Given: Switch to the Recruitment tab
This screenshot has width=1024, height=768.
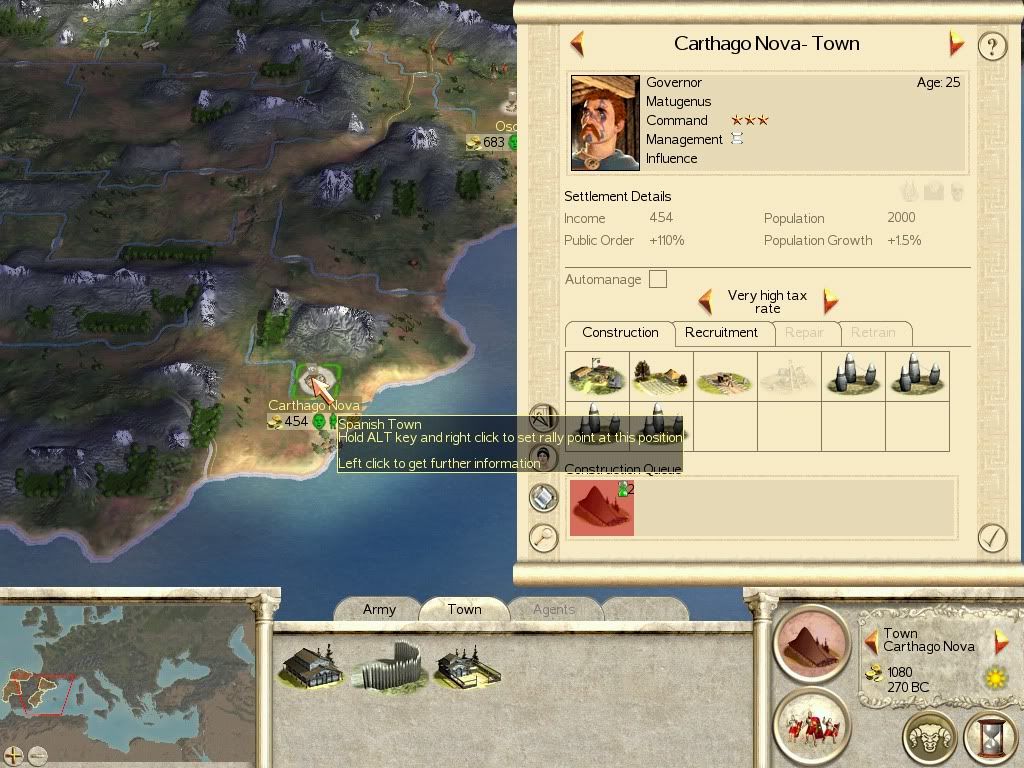Looking at the screenshot, I should [721, 333].
